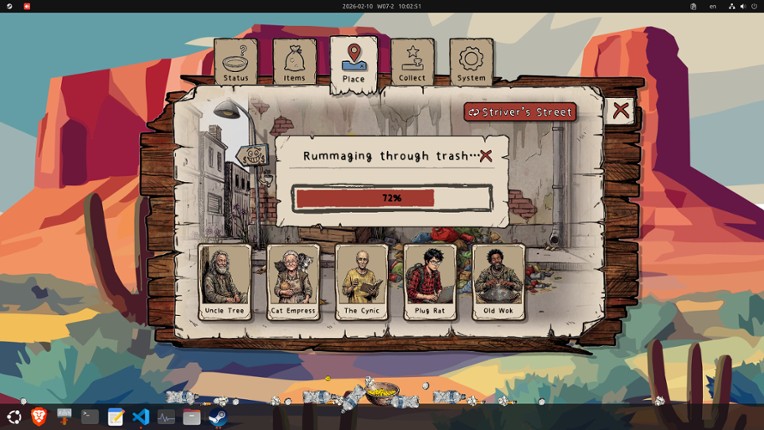Pick The Cynic character card
The width and height of the screenshot is (764, 430).
point(361,281)
